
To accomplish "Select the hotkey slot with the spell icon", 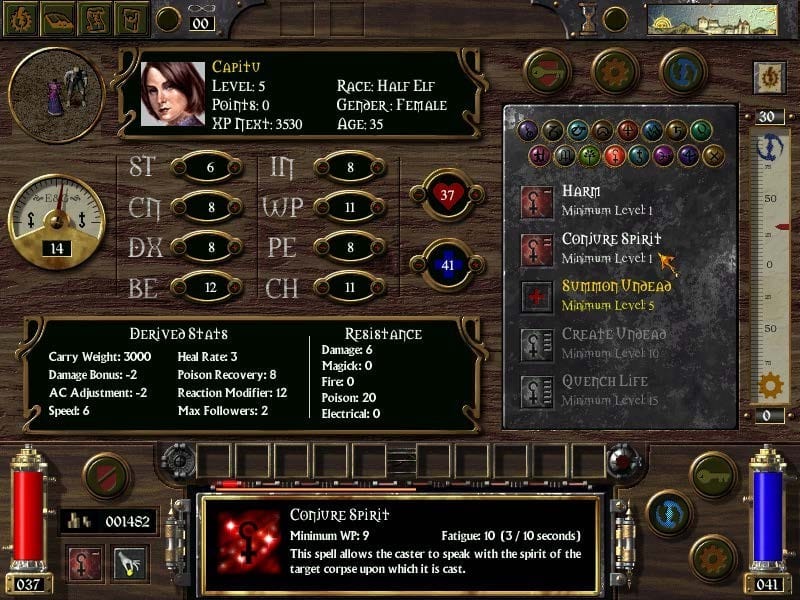I will [x=87, y=564].
